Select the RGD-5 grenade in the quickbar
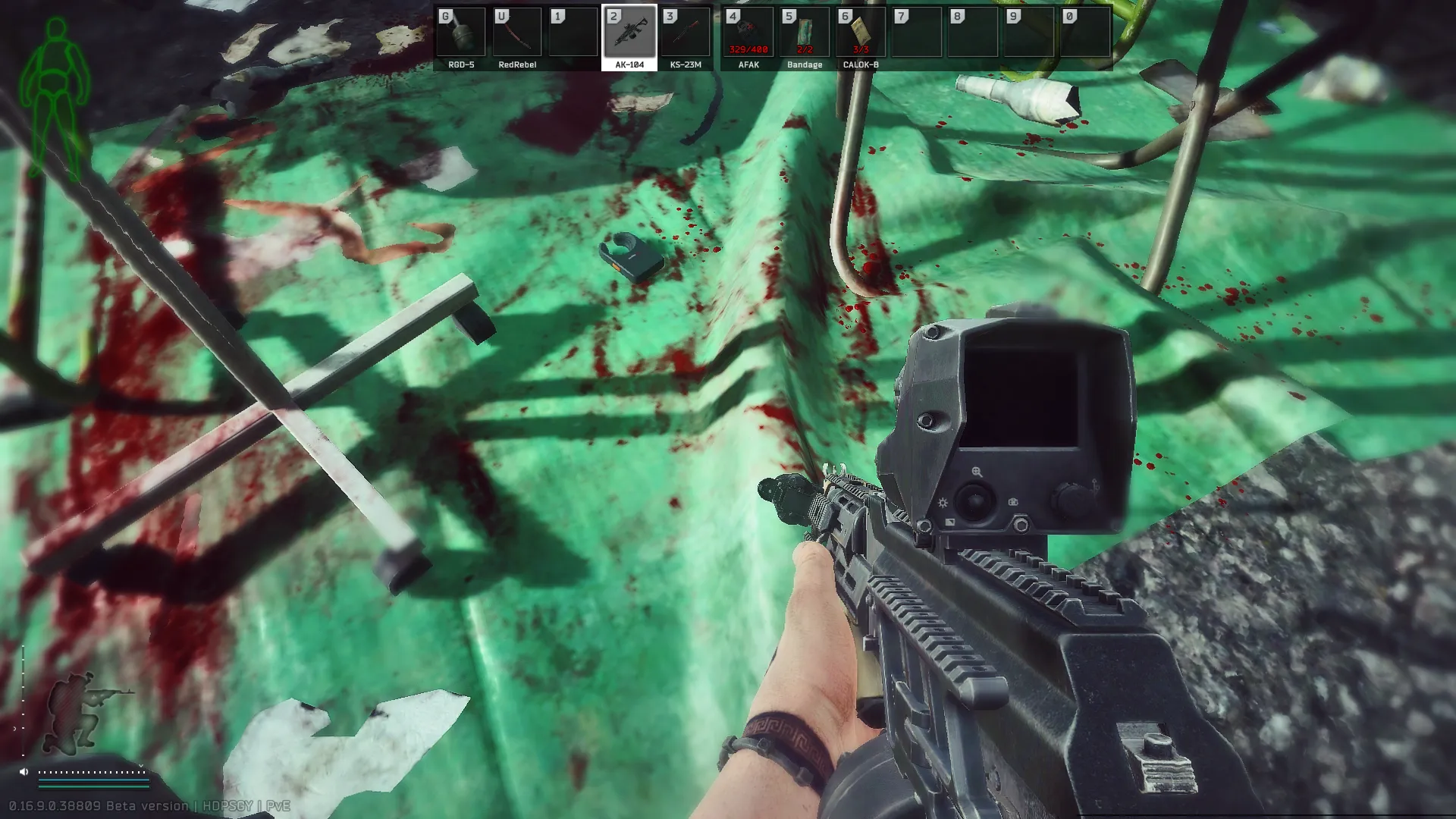 point(460,32)
